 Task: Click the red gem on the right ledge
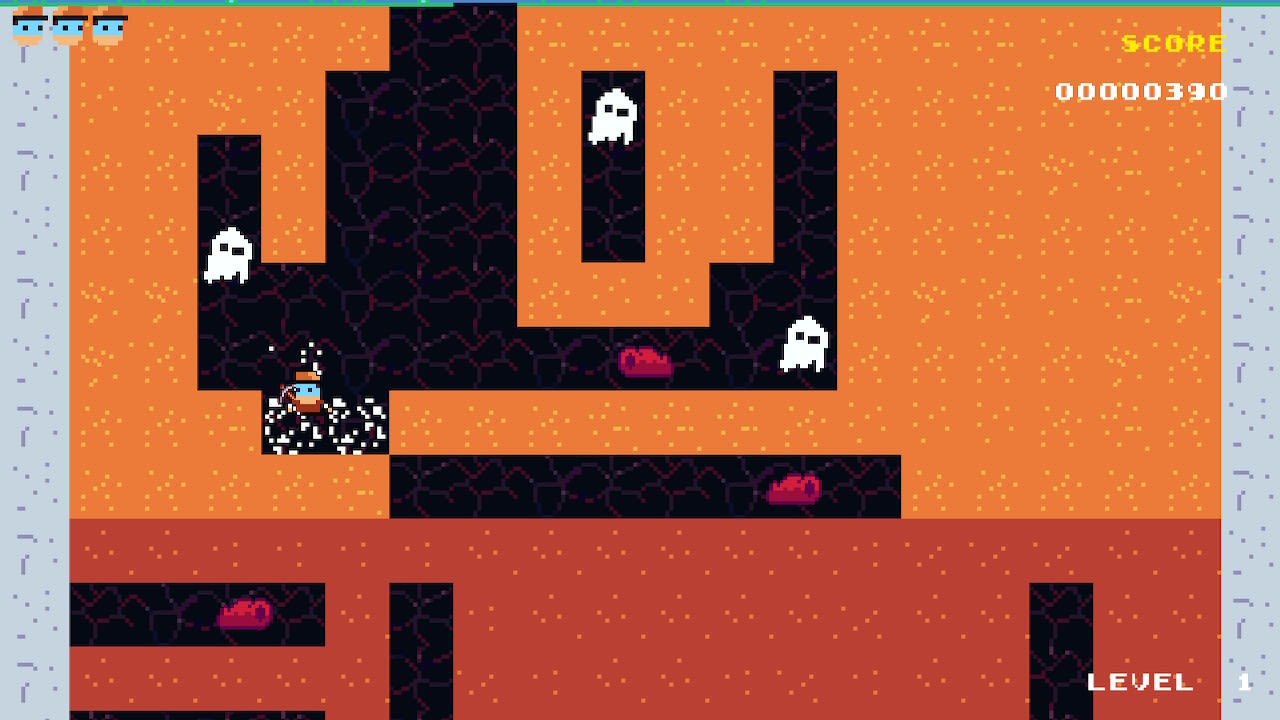point(793,489)
